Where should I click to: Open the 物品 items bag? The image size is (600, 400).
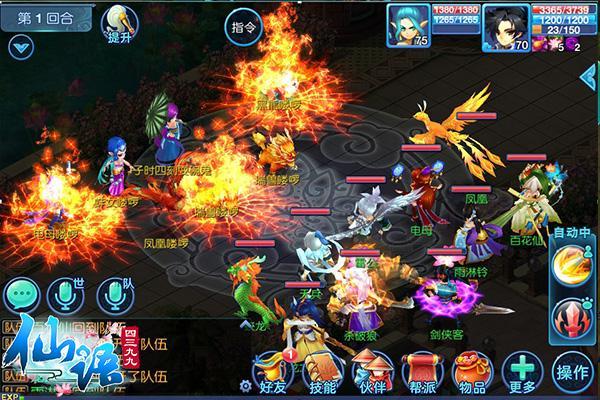474,372
